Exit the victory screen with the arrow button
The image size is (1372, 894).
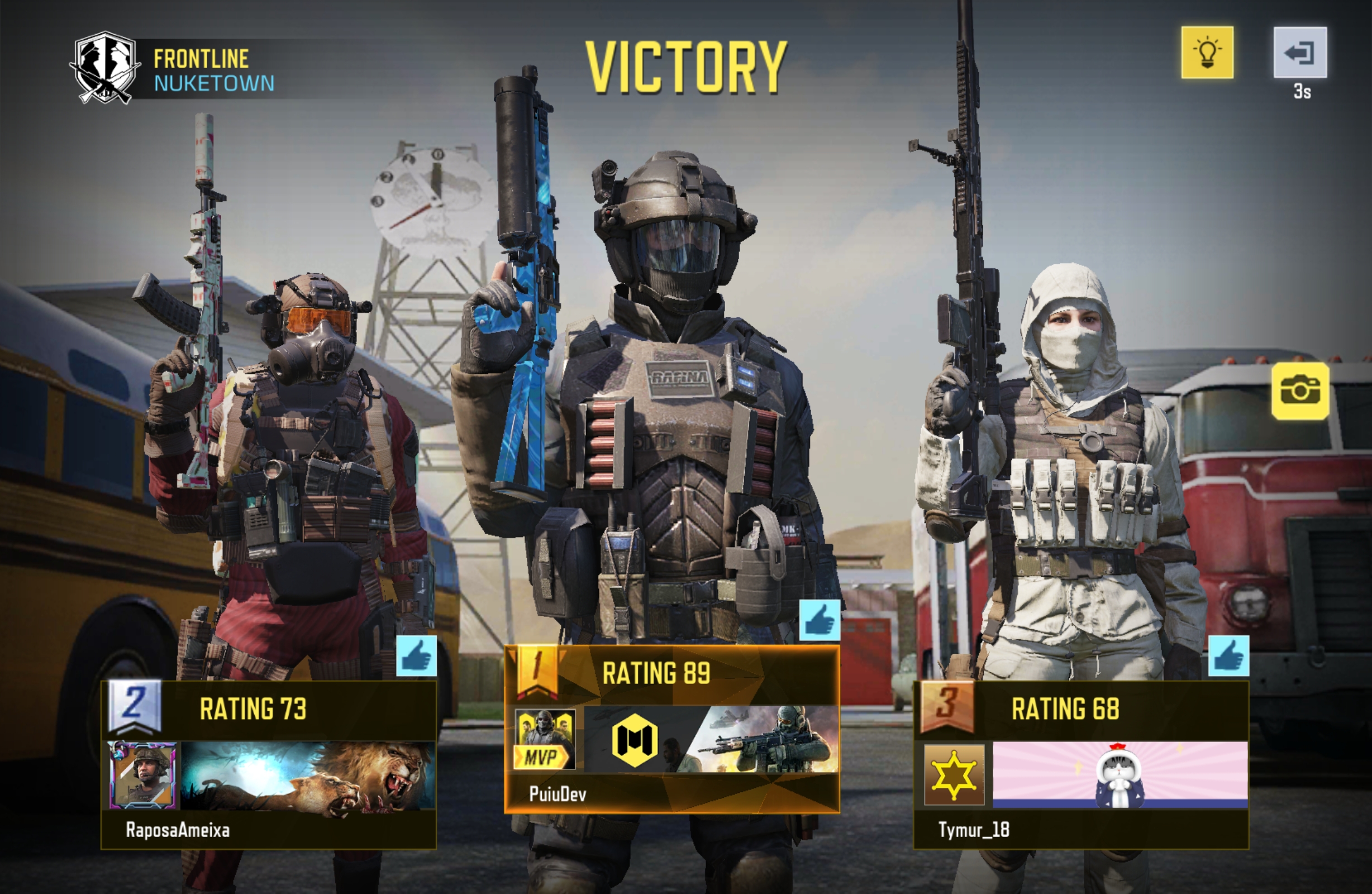[1299, 53]
